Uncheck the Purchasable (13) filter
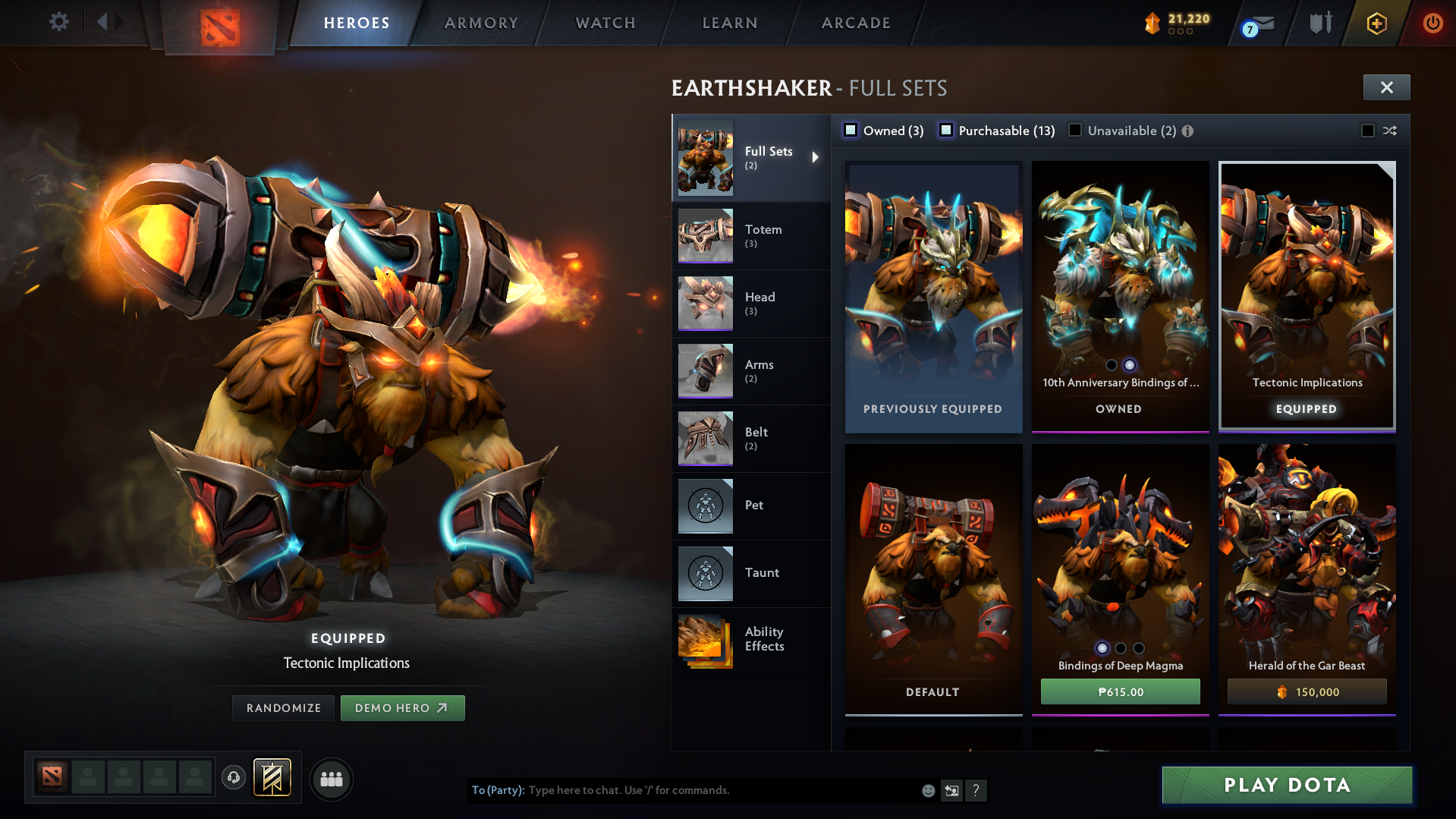The height and width of the screenshot is (819, 1456). (x=946, y=130)
